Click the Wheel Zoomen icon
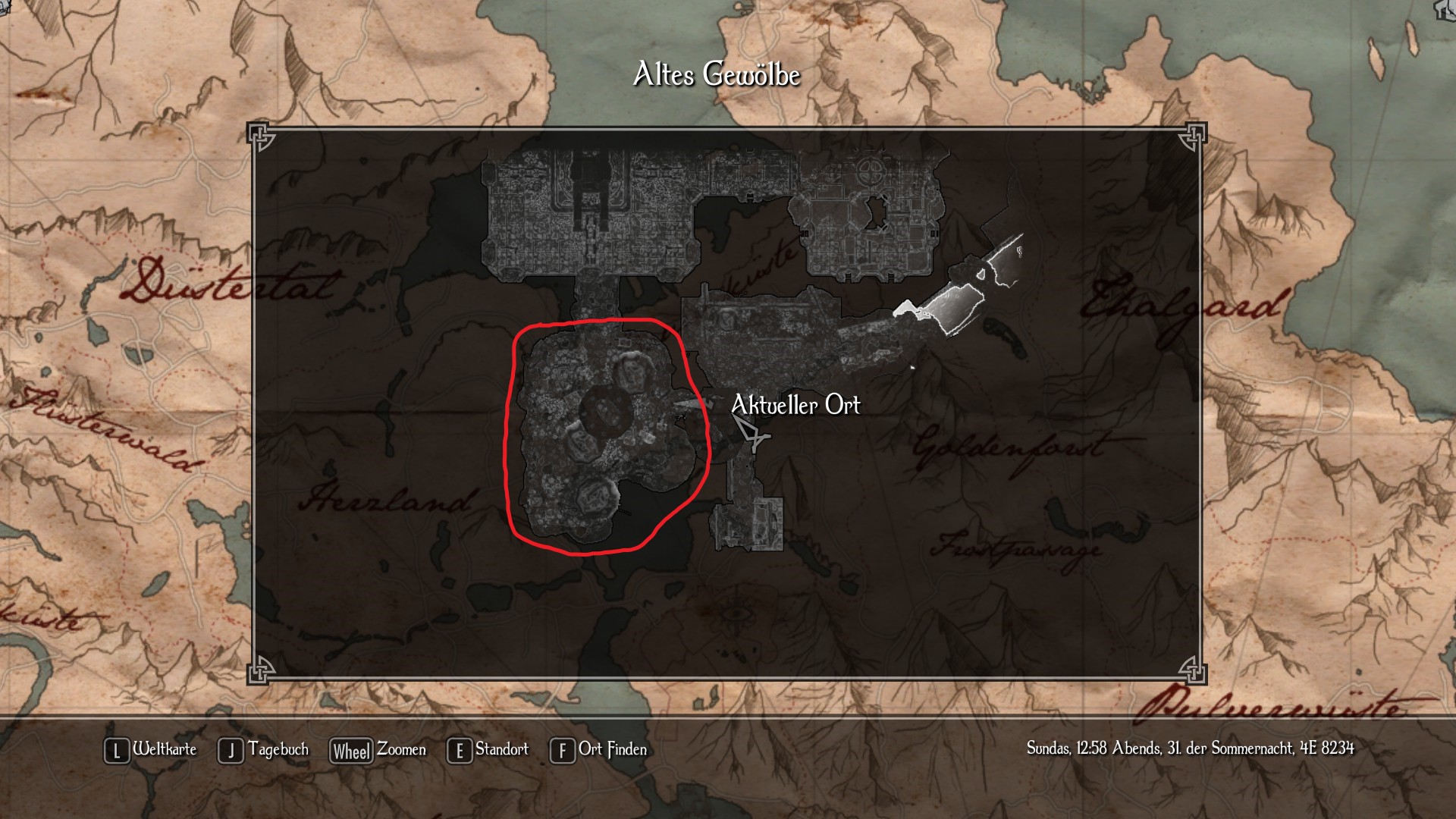Viewport: 1456px width, 819px height. pos(350,750)
